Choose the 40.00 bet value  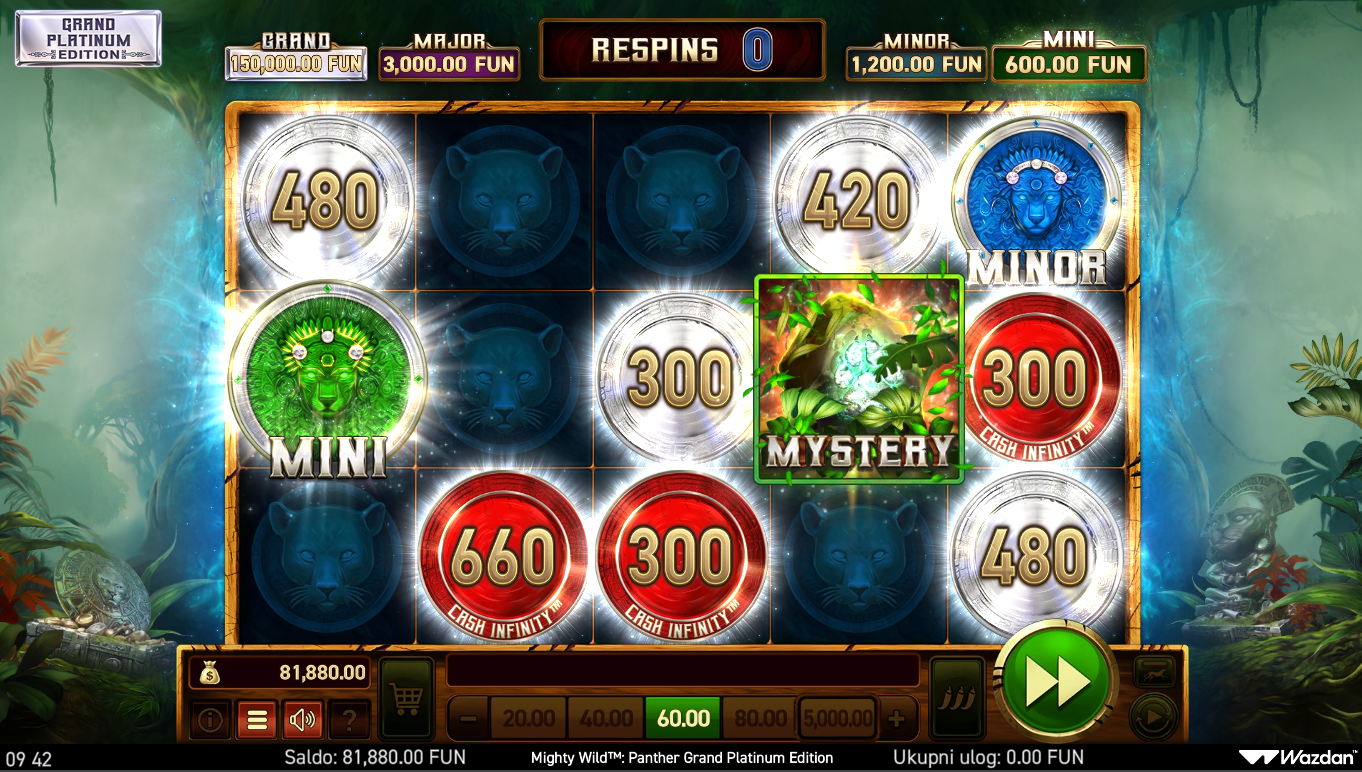pyautogui.click(x=606, y=718)
